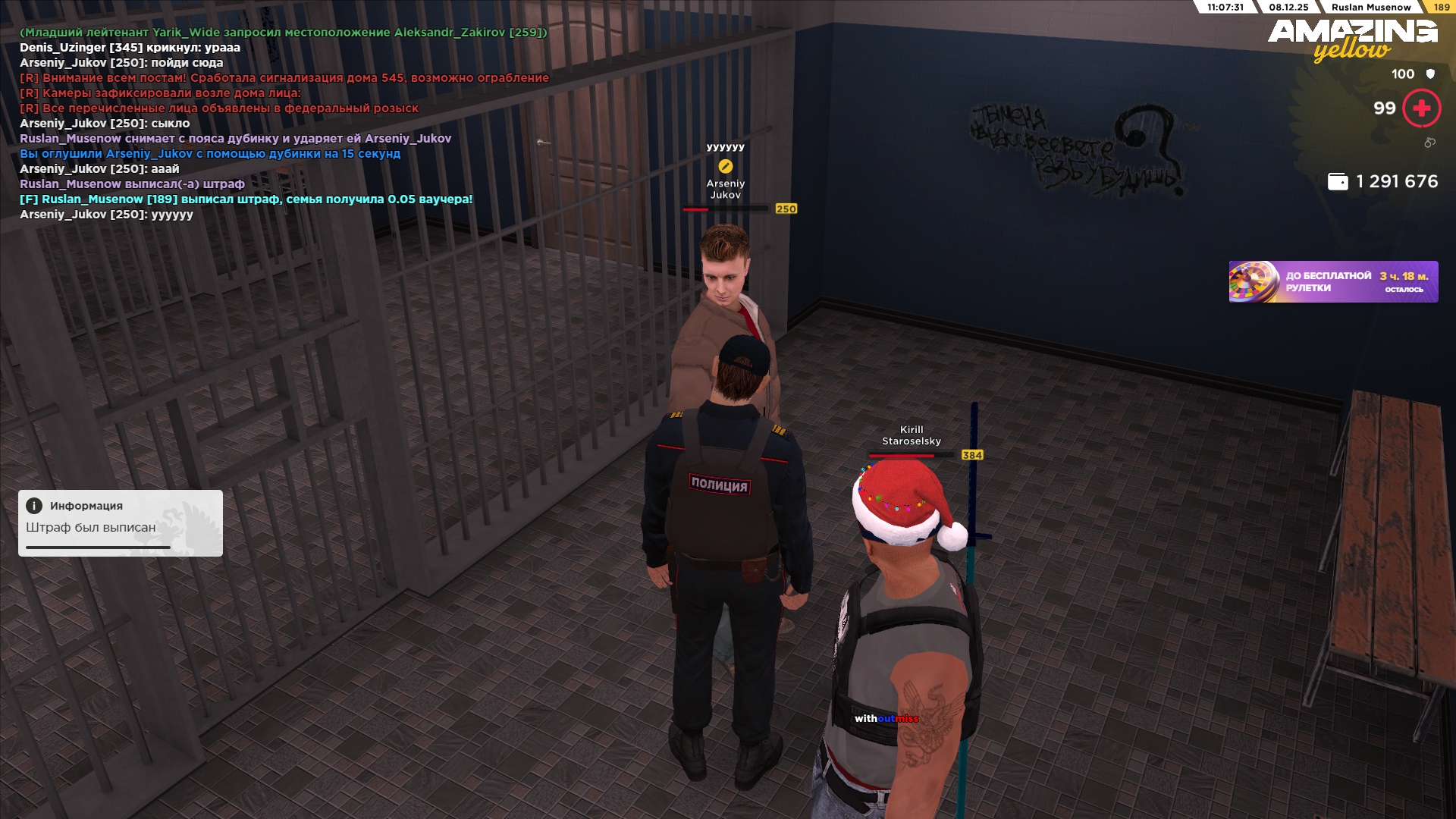Open the free roulette timer banner
The width and height of the screenshot is (1456, 819).
1332,282
